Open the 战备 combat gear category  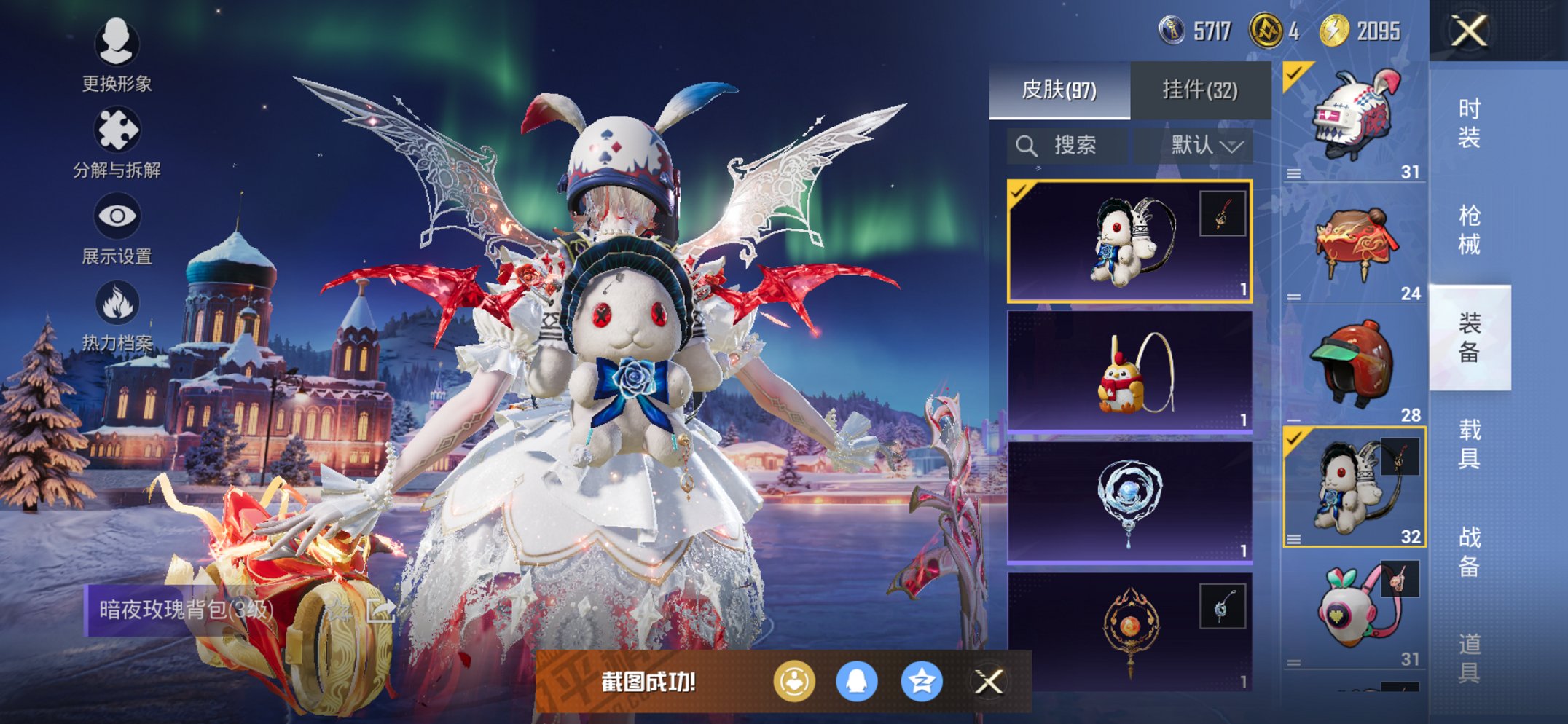(x=1469, y=551)
